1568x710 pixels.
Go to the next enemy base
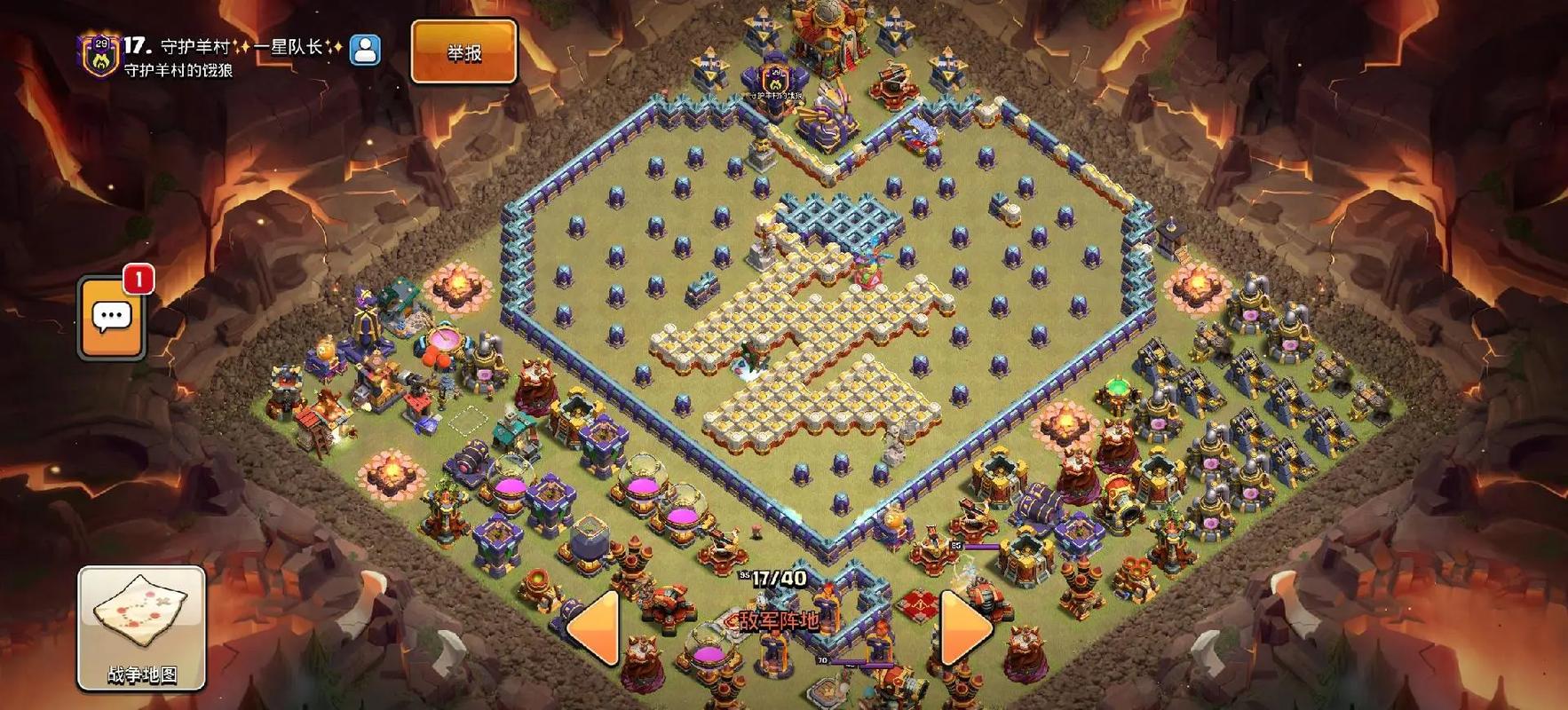pyautogui.click(x=964, y=628)
